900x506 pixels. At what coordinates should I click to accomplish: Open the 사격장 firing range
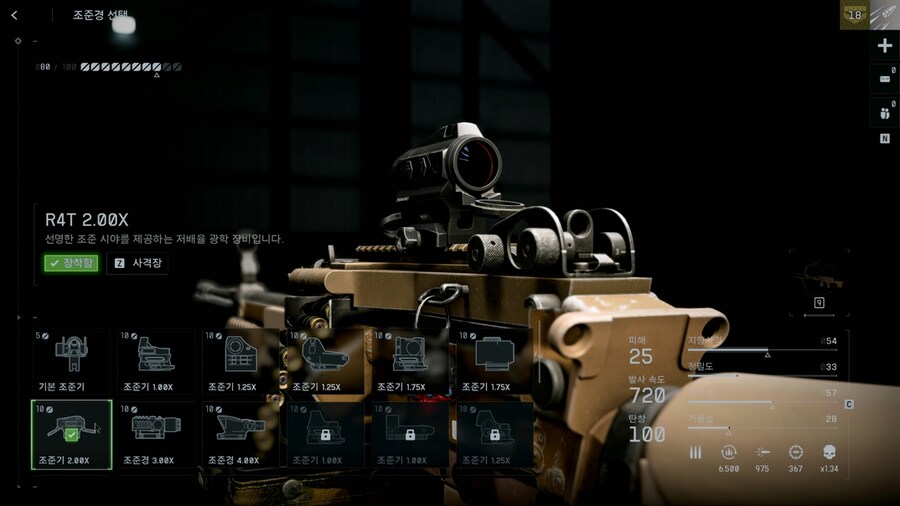[138, 263]
